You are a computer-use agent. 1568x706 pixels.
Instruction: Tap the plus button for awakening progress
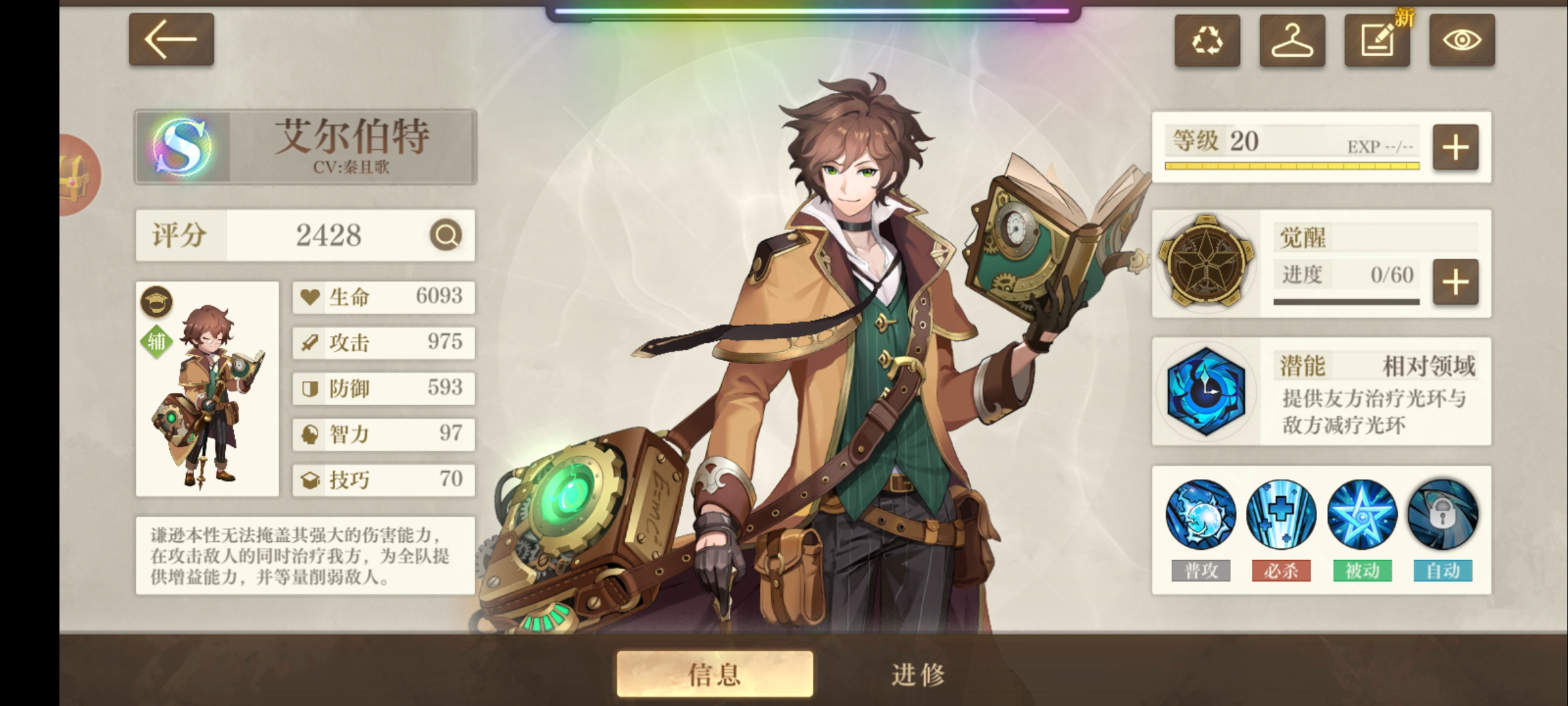point(1455,282)
